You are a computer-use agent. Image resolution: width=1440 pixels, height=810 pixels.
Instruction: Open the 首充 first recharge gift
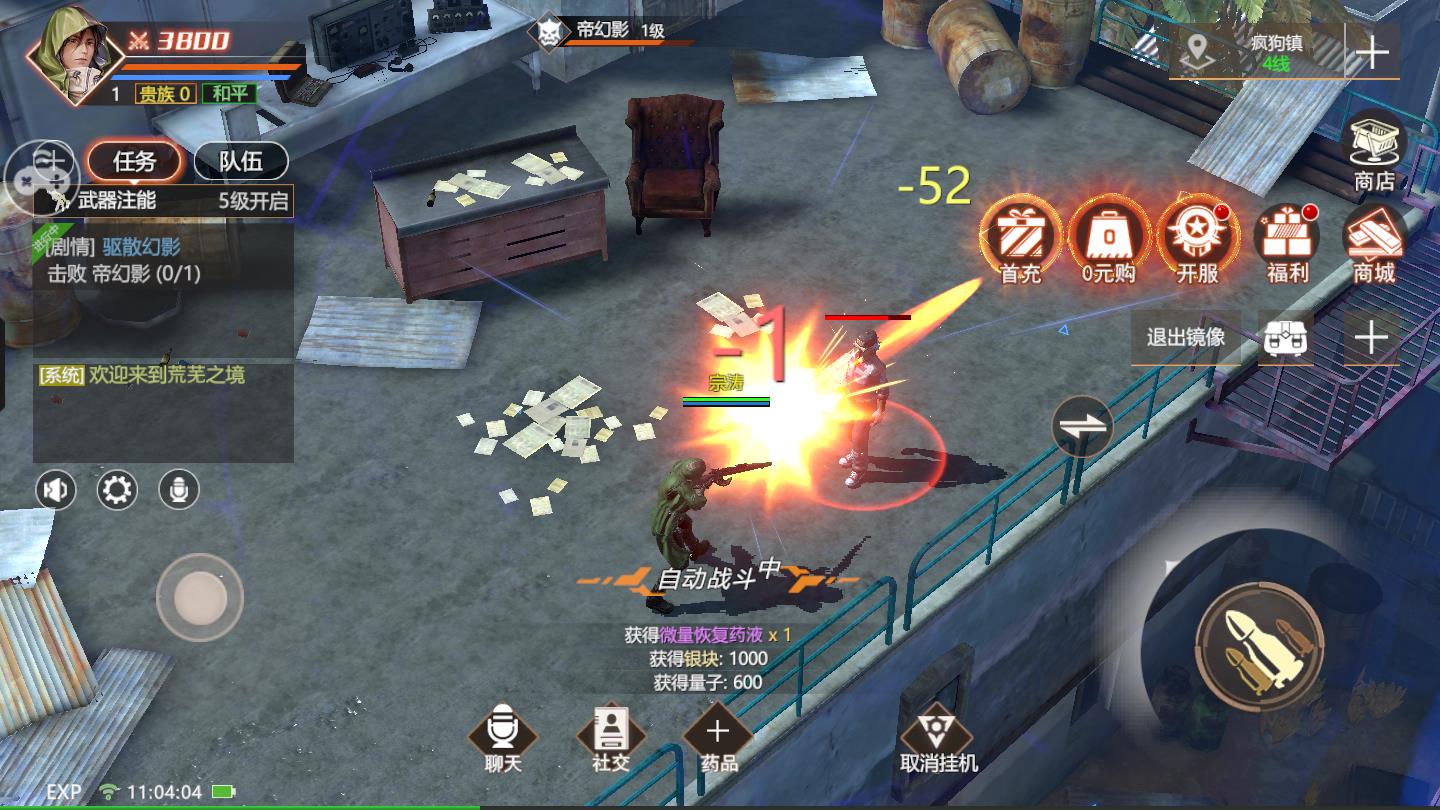(x=1021, y=240)
